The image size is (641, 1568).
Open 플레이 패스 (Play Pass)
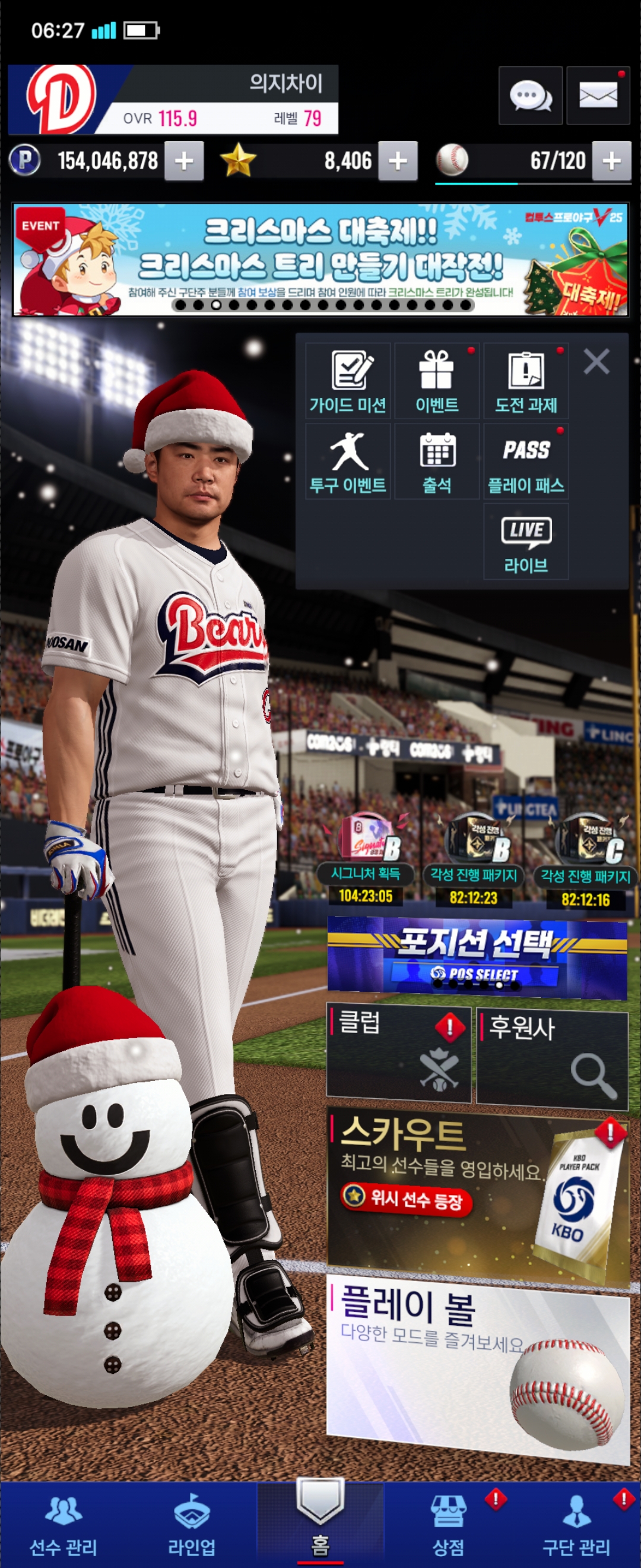526,461
